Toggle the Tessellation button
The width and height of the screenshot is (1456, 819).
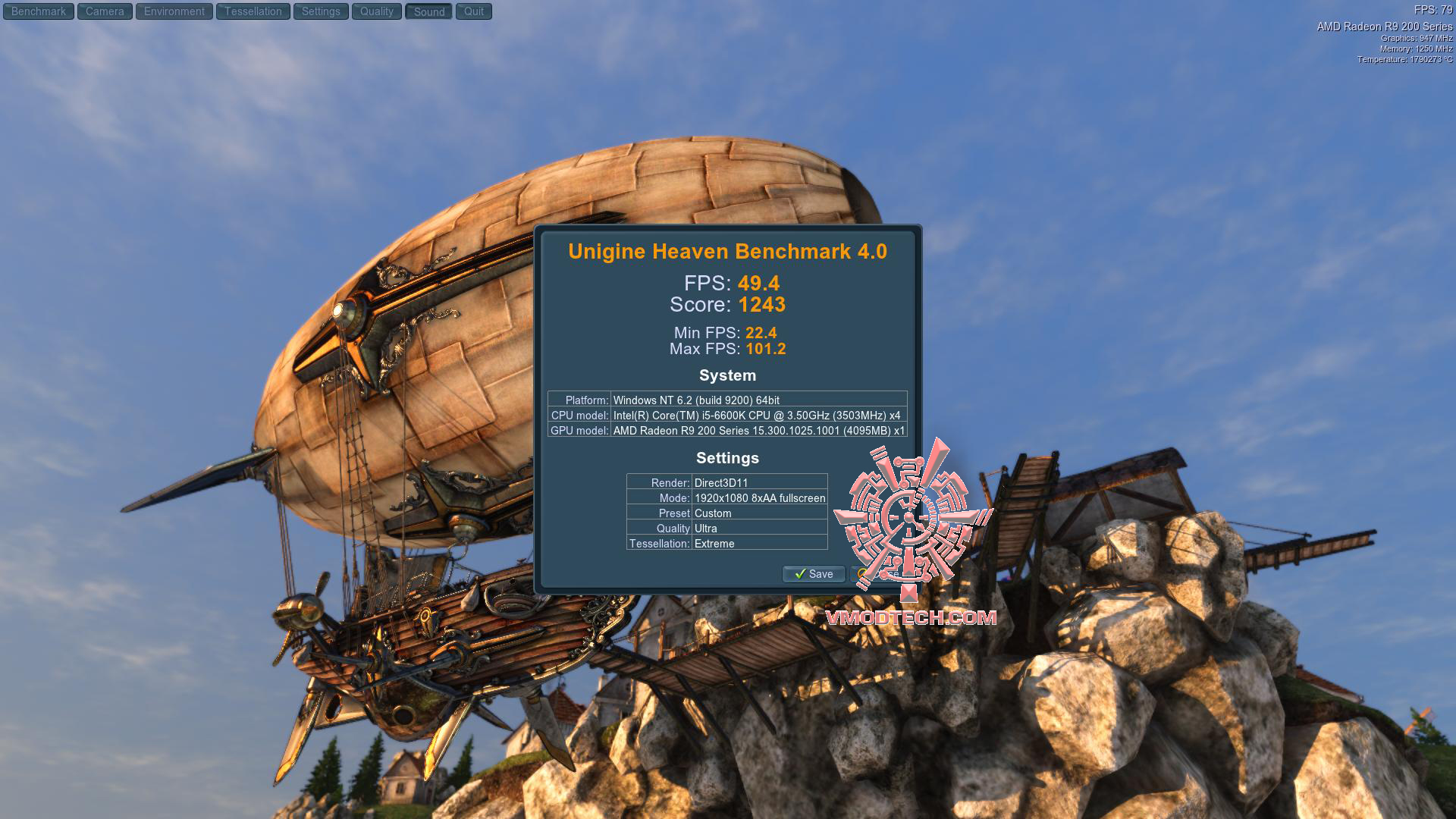[253, 11]
